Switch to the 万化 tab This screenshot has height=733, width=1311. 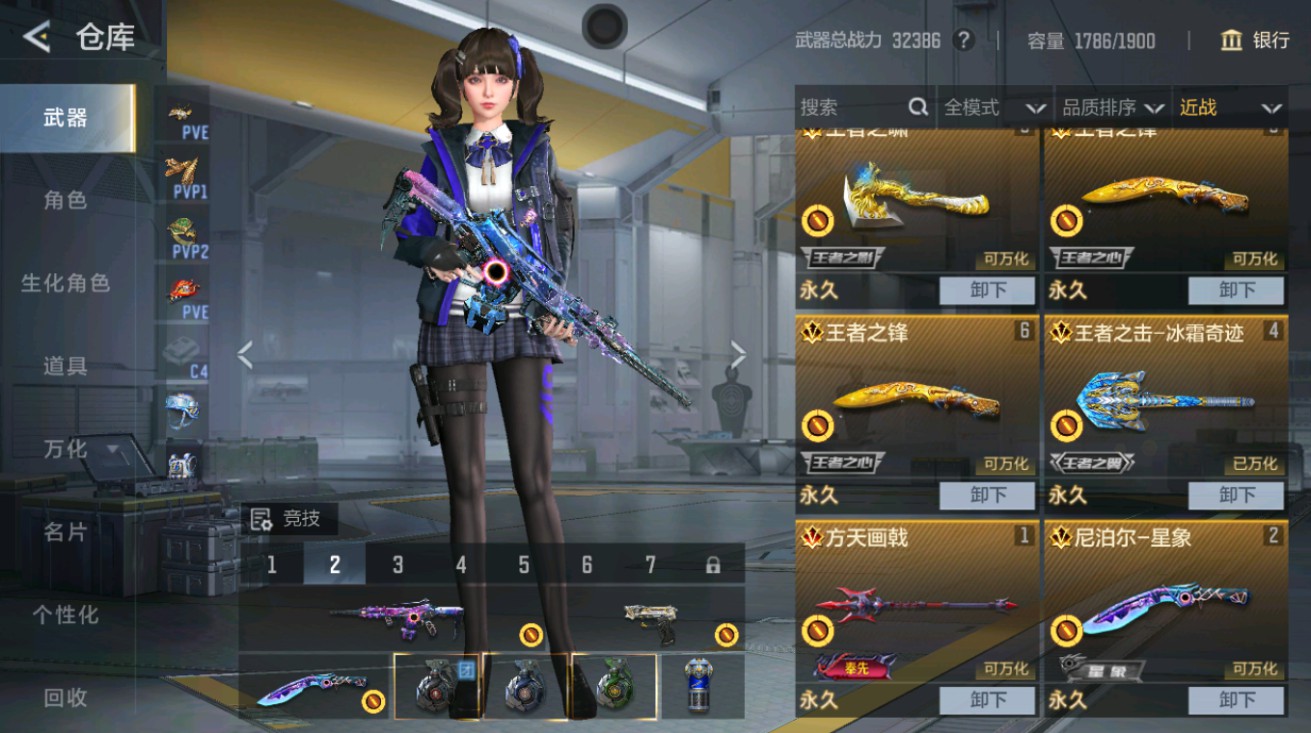pos(64,449)
